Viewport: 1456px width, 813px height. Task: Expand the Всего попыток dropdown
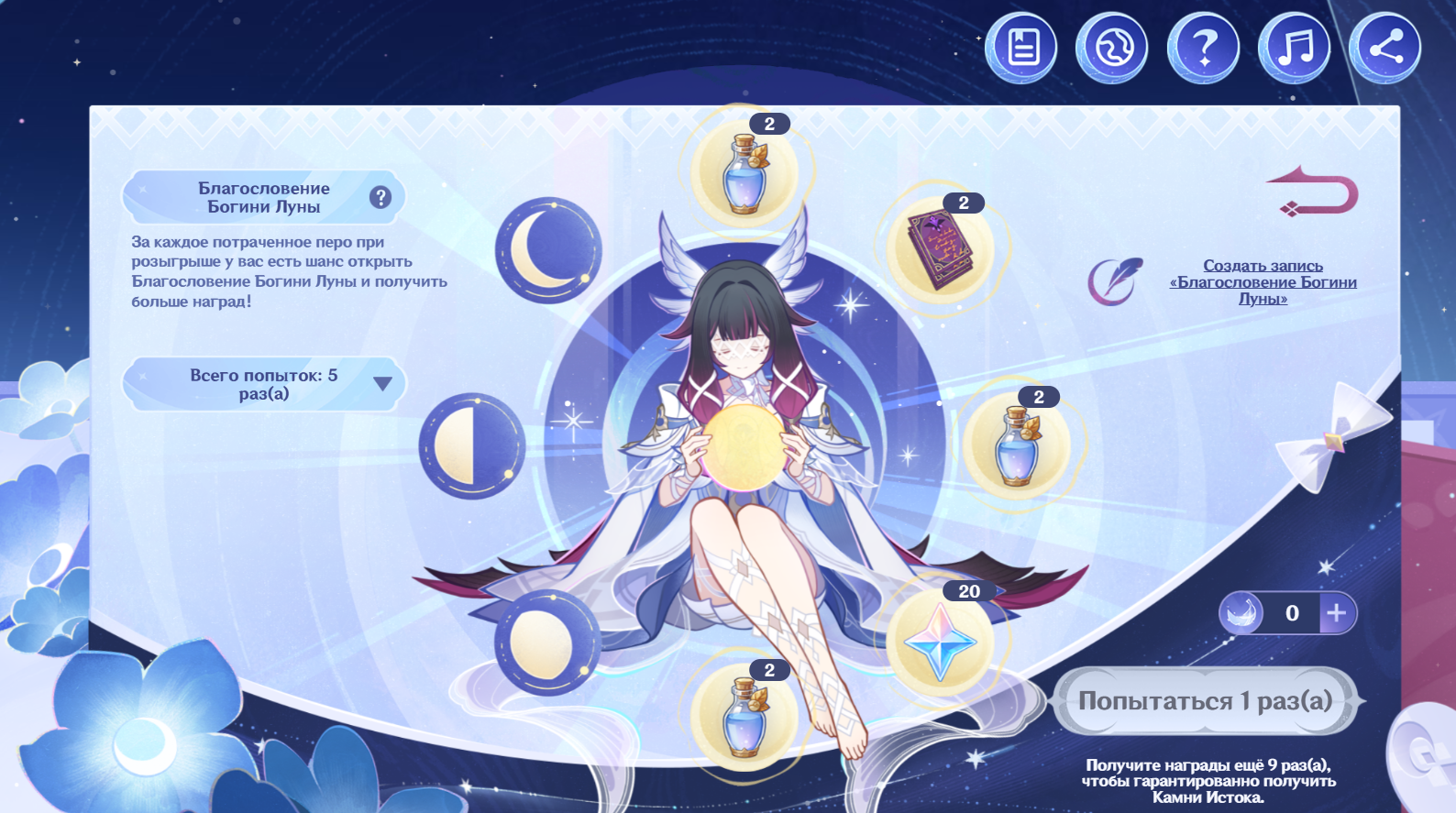click(382, 384)
